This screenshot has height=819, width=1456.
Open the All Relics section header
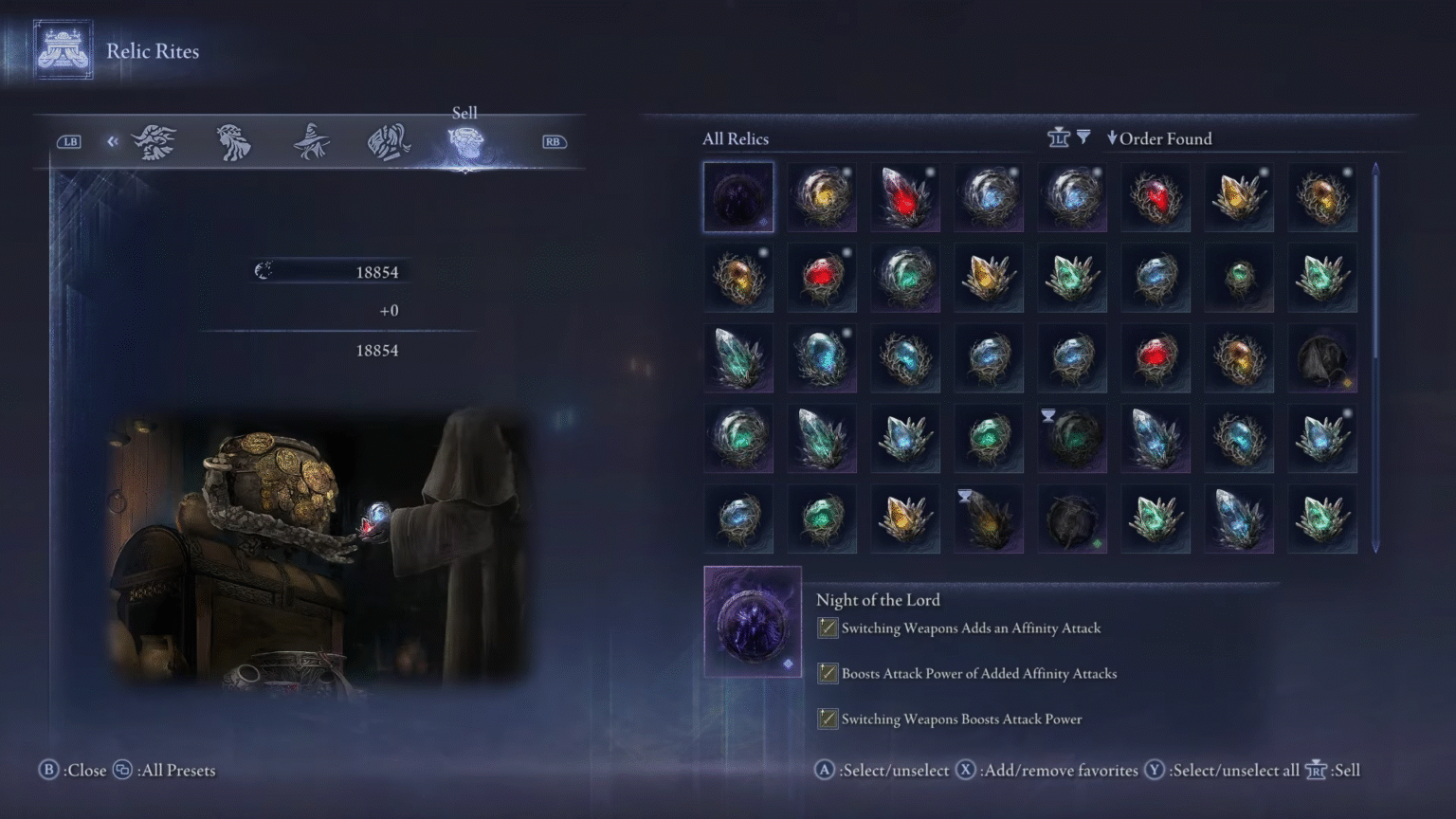pos(735,138)
